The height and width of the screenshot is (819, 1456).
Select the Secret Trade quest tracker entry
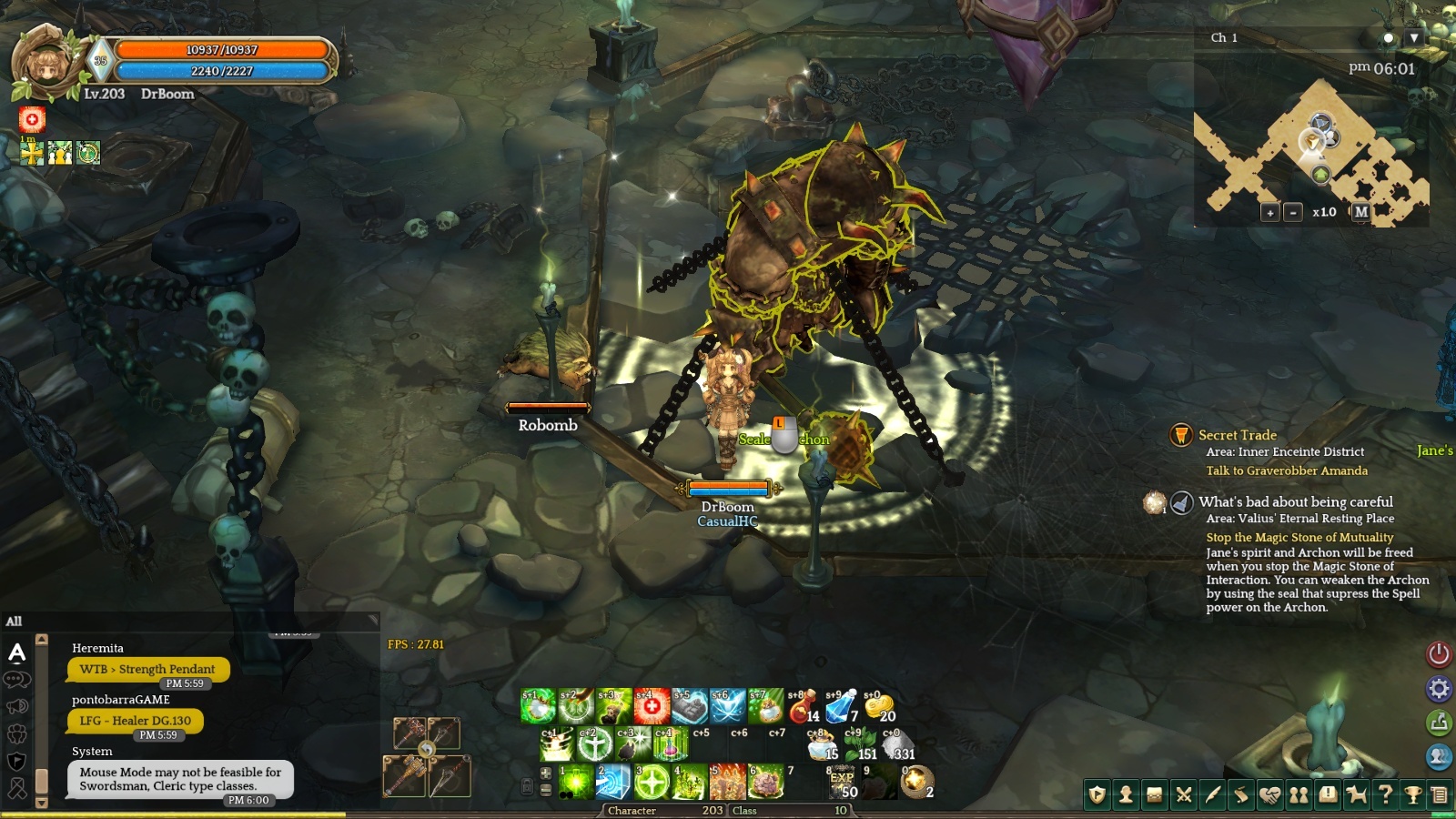point(1237,435)
